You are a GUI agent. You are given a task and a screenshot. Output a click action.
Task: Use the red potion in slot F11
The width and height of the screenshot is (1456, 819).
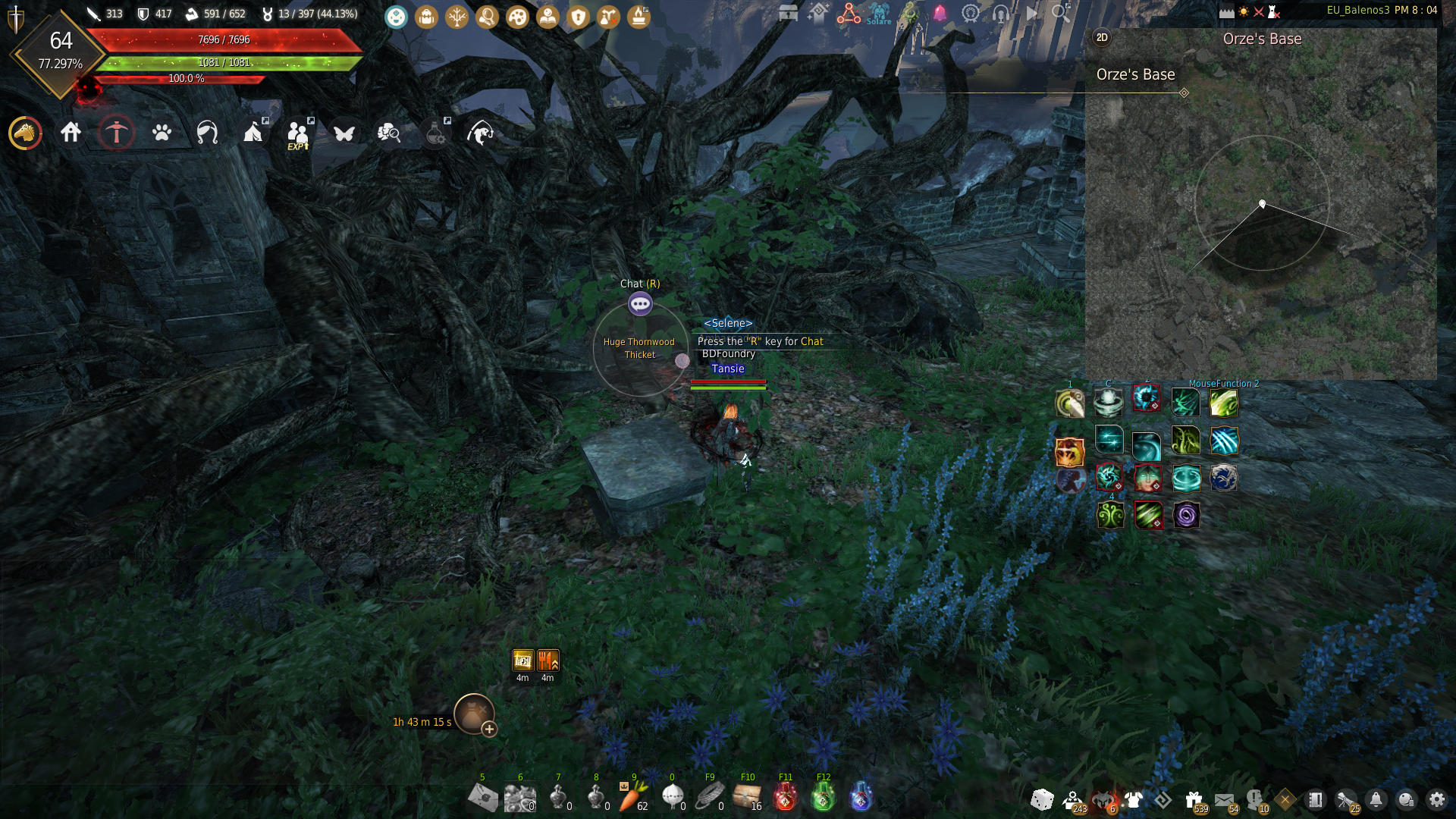(785, 797)
